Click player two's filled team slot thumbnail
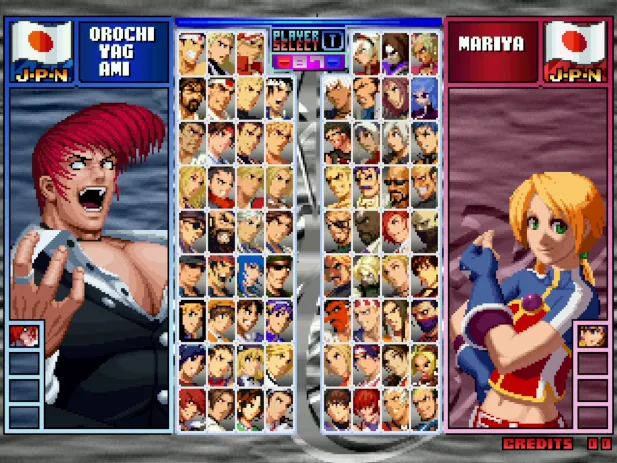 point(592,334)
